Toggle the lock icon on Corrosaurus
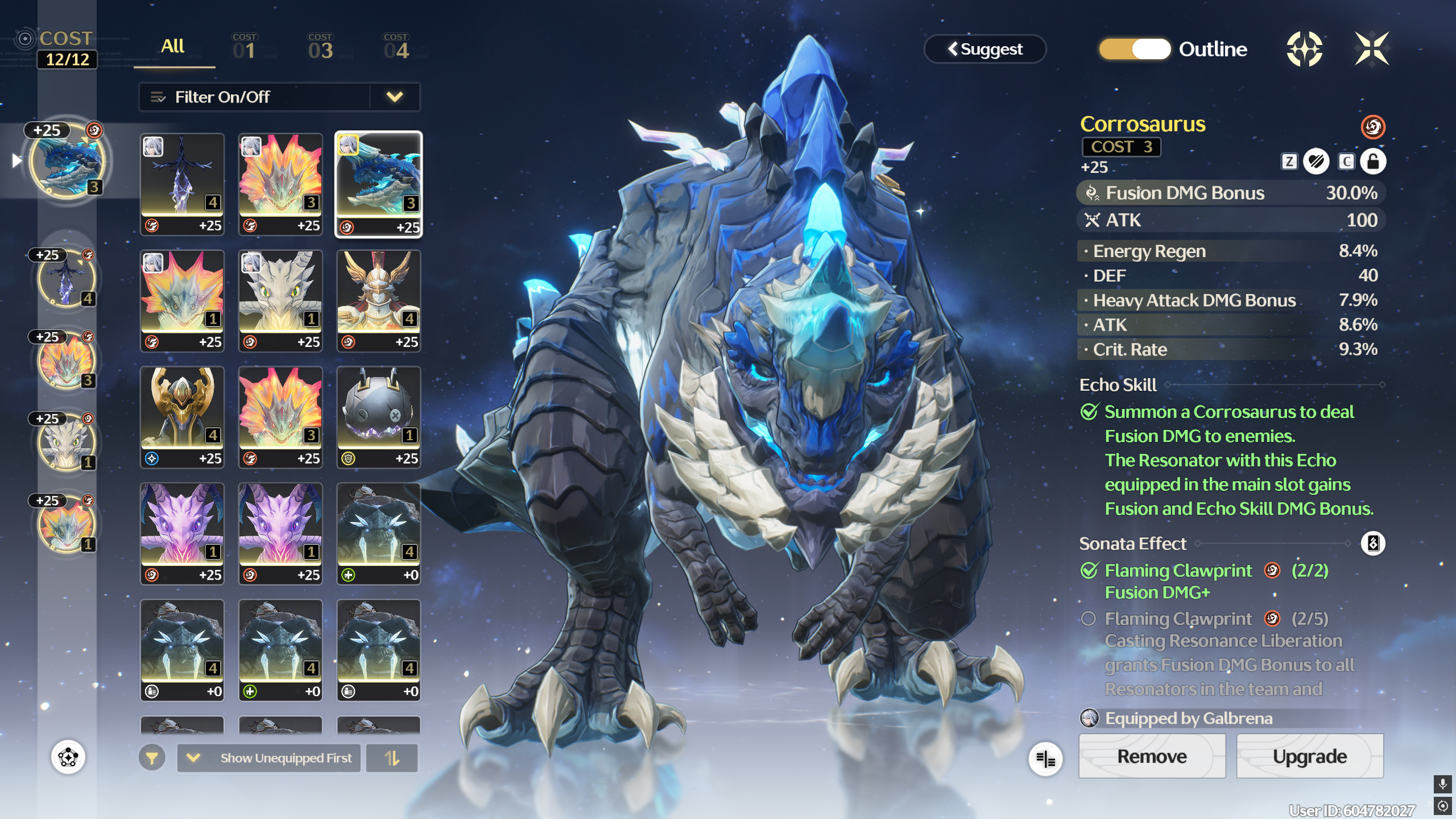Image resolution: width=1456 pixels, height=819 pixels. pos(1373,162)
